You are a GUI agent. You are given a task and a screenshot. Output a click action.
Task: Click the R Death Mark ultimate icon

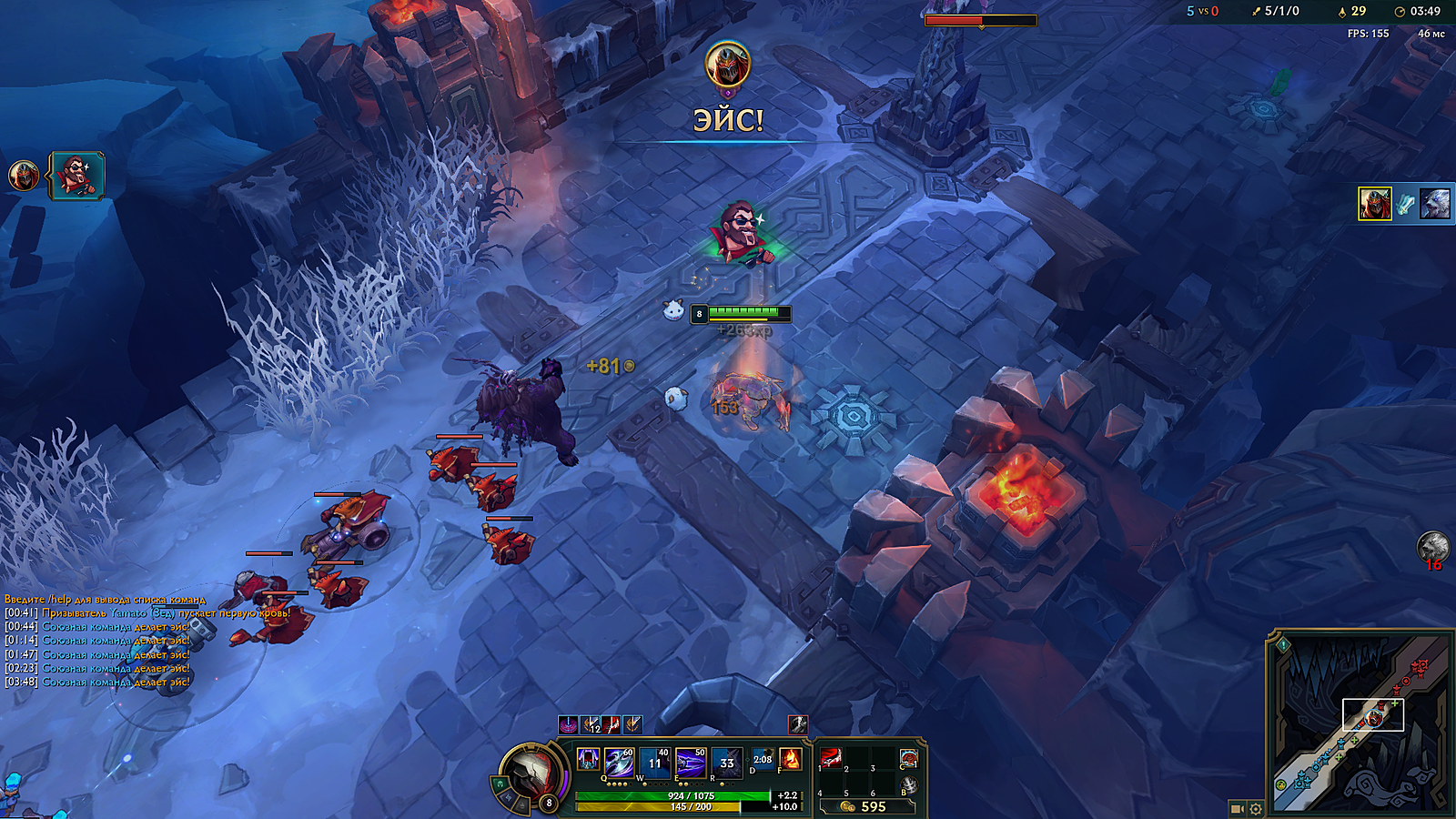point(726,762)
